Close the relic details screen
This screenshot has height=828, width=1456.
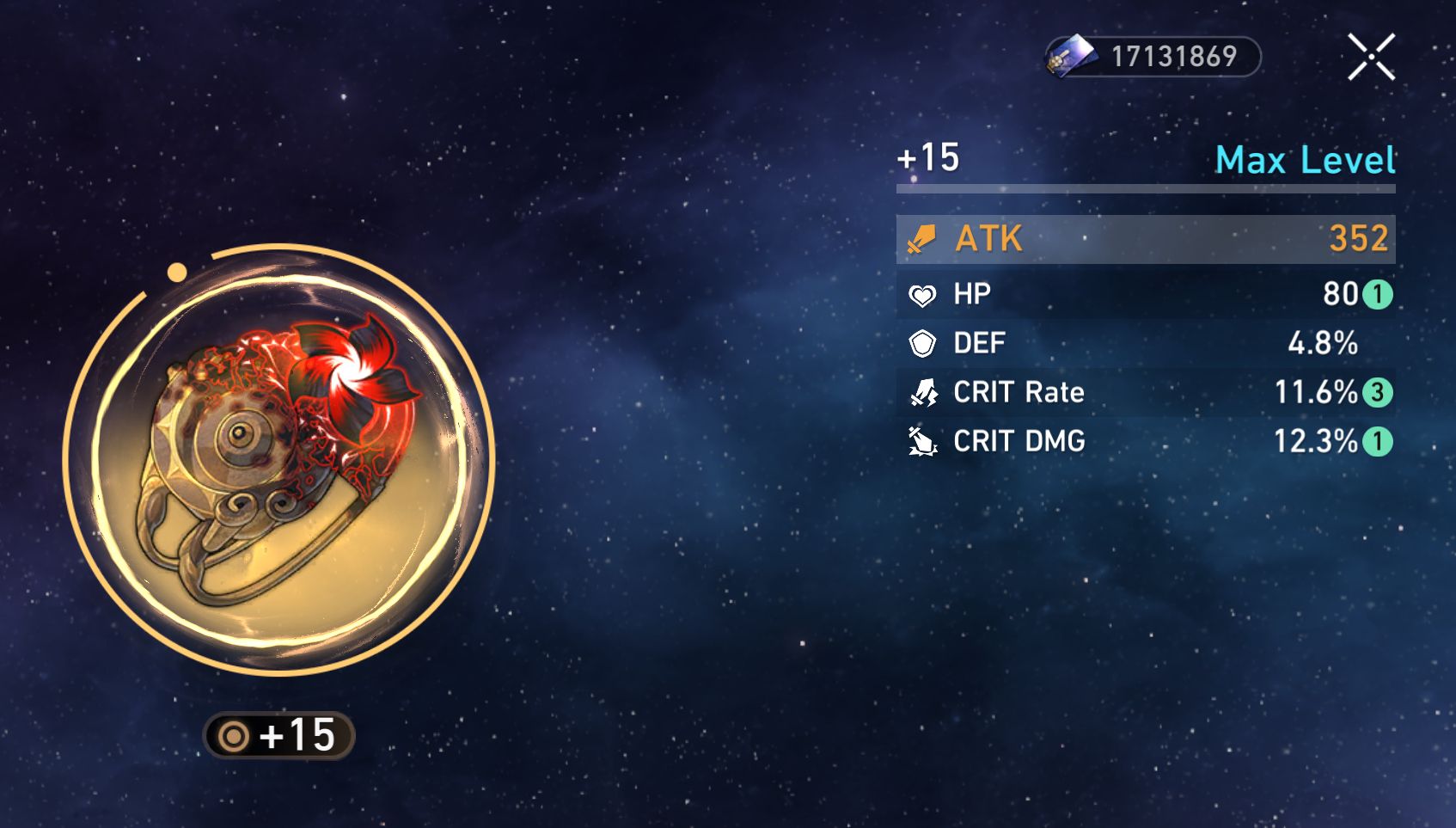tap(1373, 57)
